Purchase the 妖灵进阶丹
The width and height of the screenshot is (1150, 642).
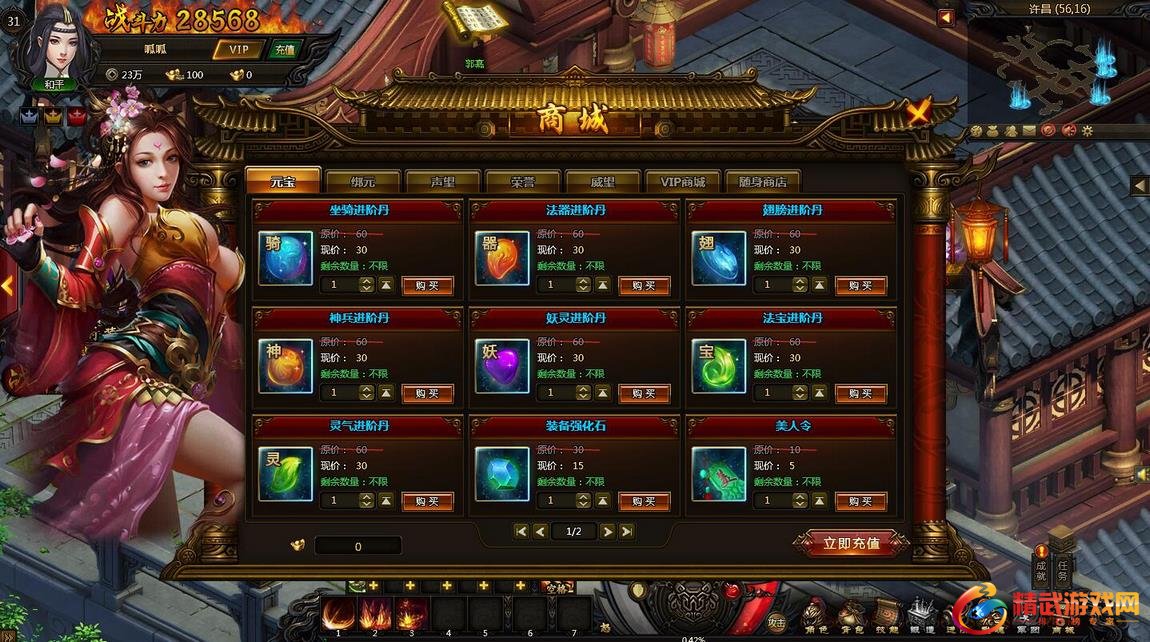644,393
